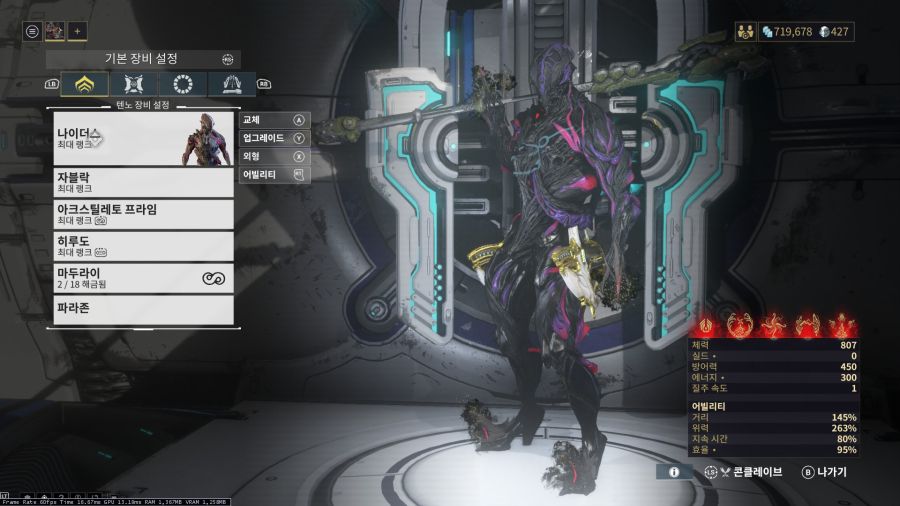This screenshot has height=506, width=900.
Task: Switch to the fourth arsenal tab with arch icon
Action: pyautogui.click(x=231, y=85)
